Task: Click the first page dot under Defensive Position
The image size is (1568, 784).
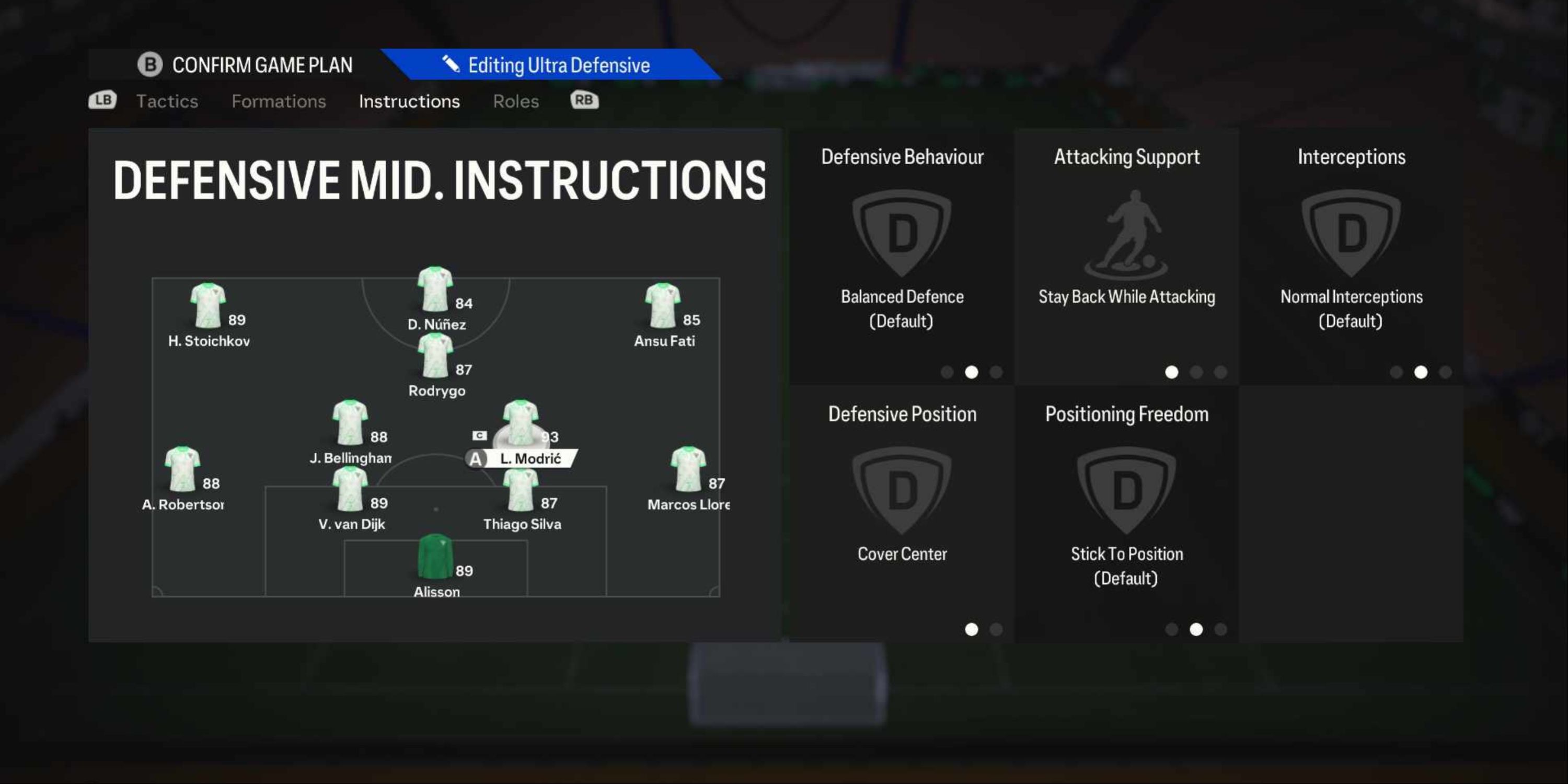Action: point(972,630)
